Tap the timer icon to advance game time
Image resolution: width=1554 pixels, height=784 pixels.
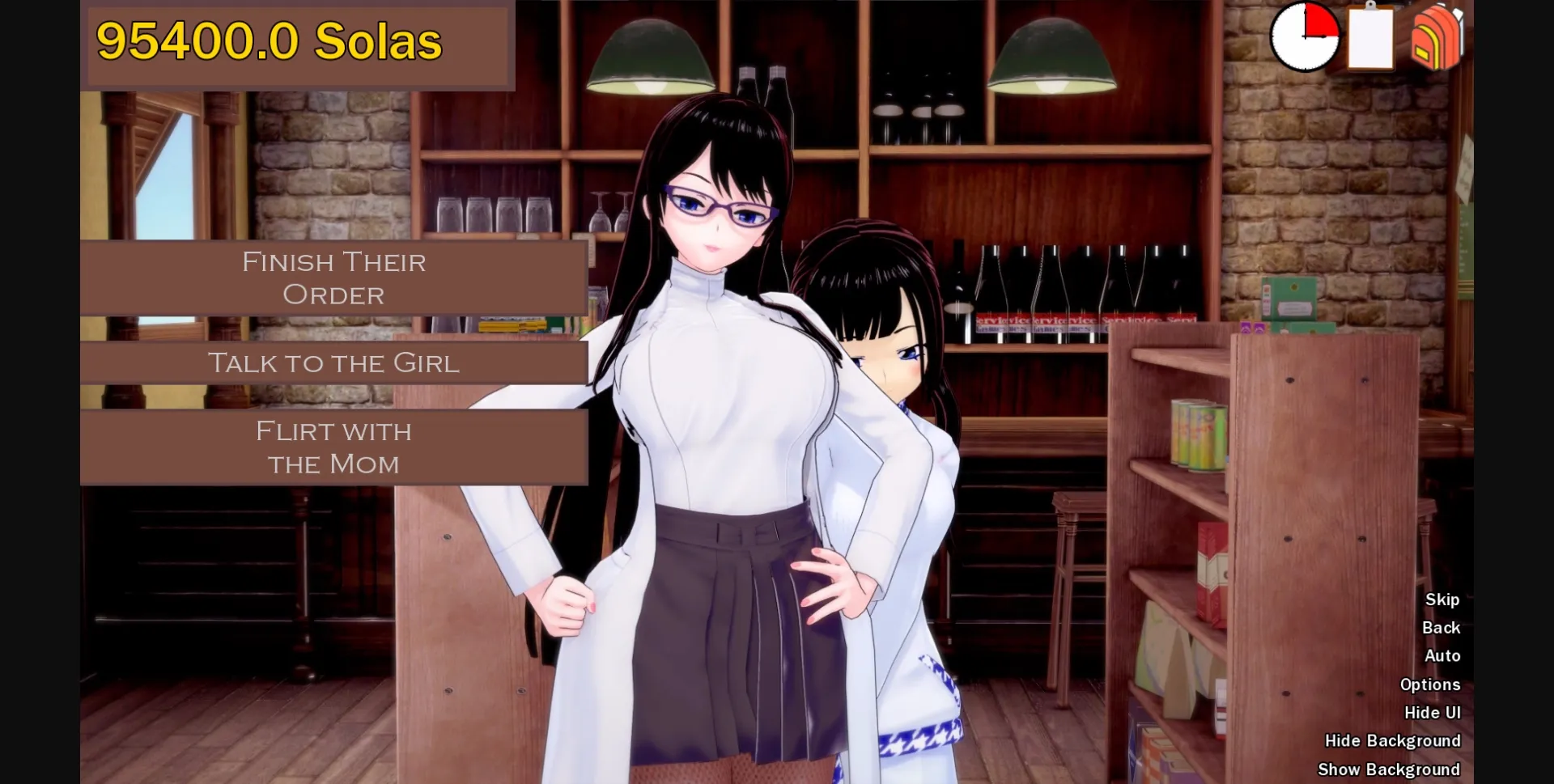1305,38
